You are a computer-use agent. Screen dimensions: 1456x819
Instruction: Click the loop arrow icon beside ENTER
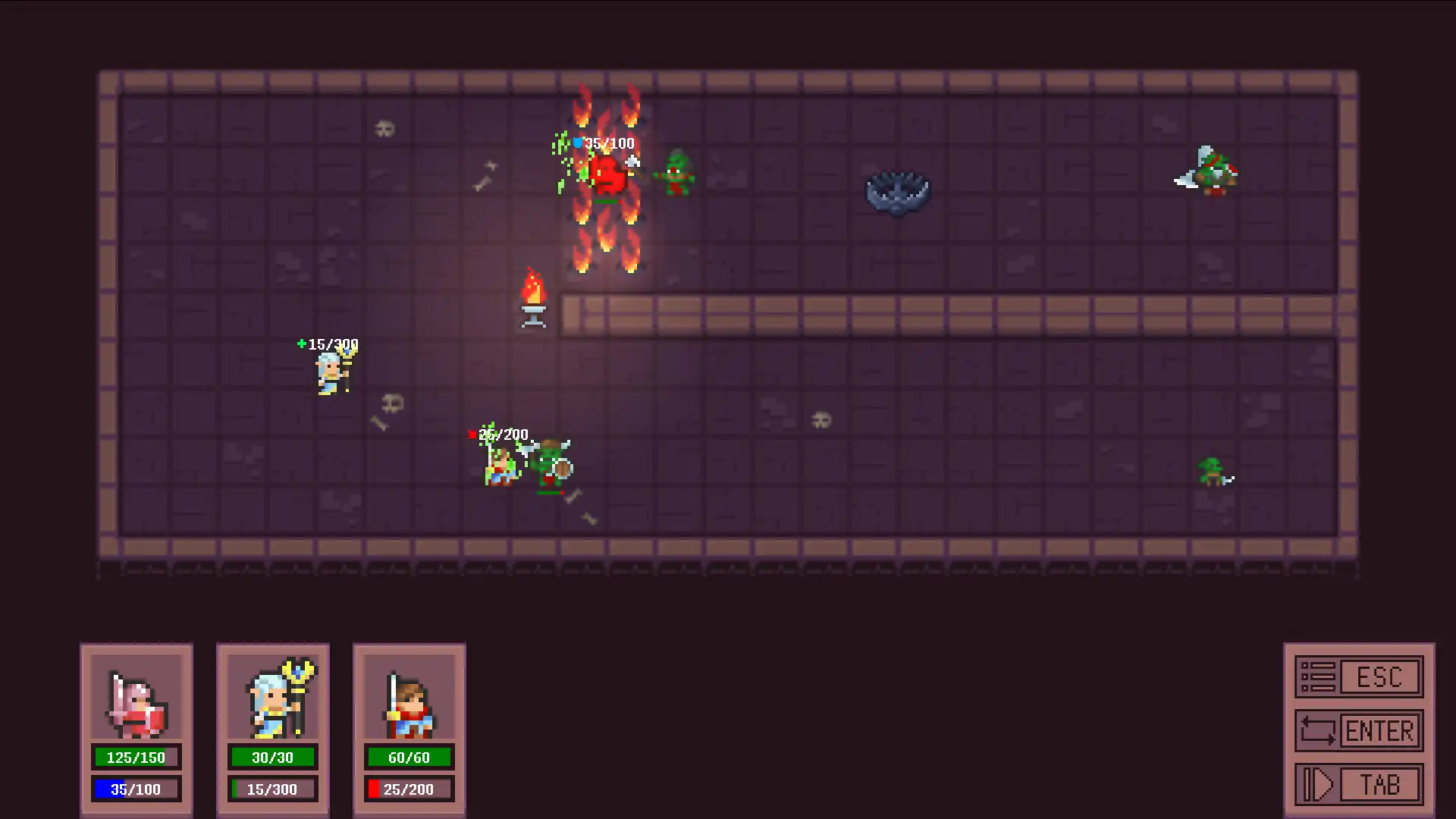coord(1318,730)
